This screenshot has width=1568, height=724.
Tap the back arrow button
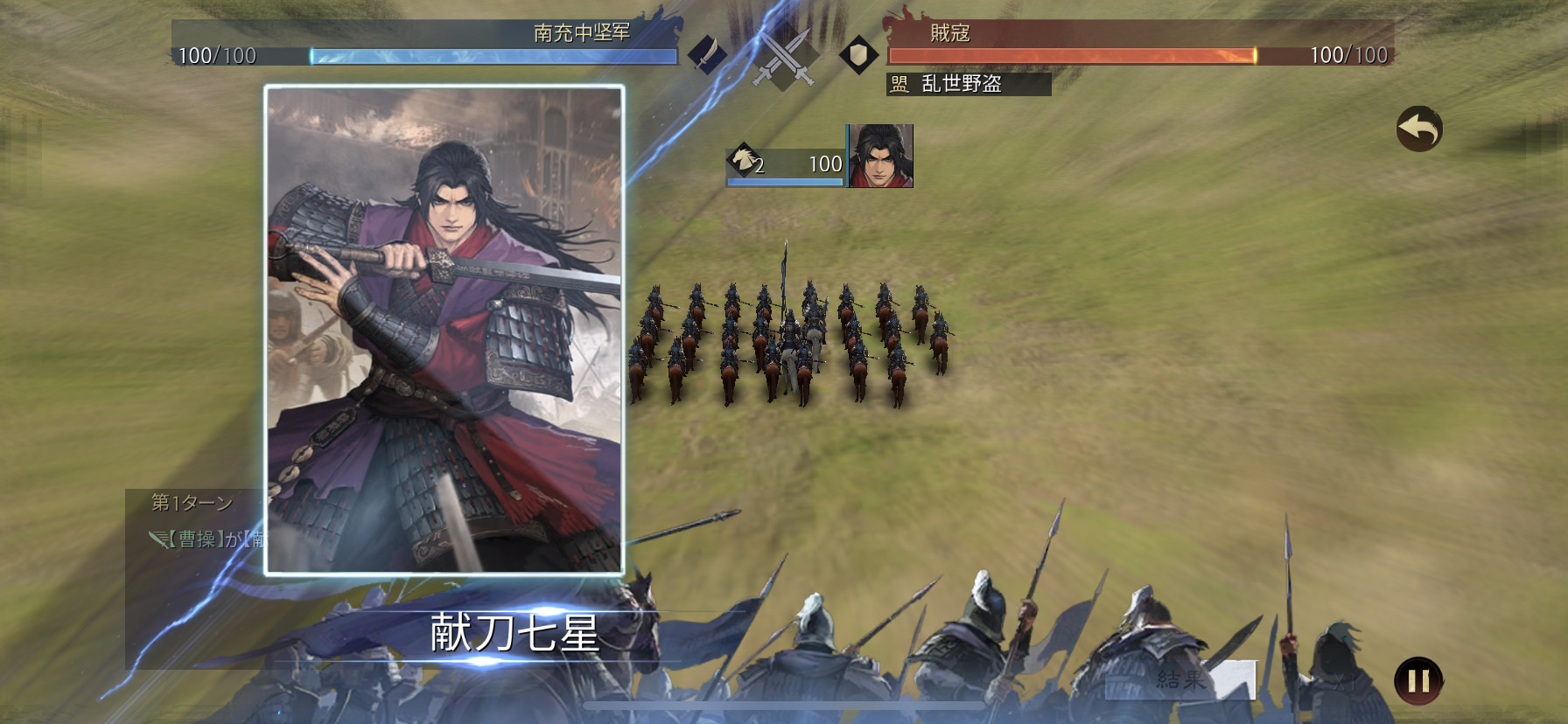pos(1418,129)
